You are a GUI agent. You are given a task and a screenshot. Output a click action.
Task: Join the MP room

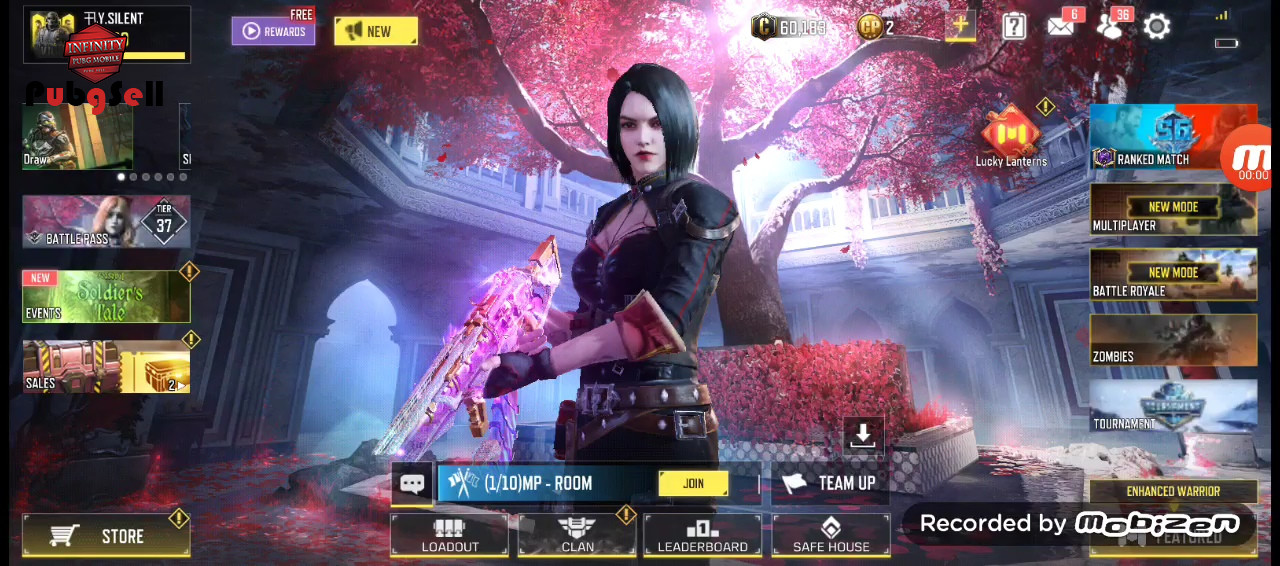(x=693, y=483)
